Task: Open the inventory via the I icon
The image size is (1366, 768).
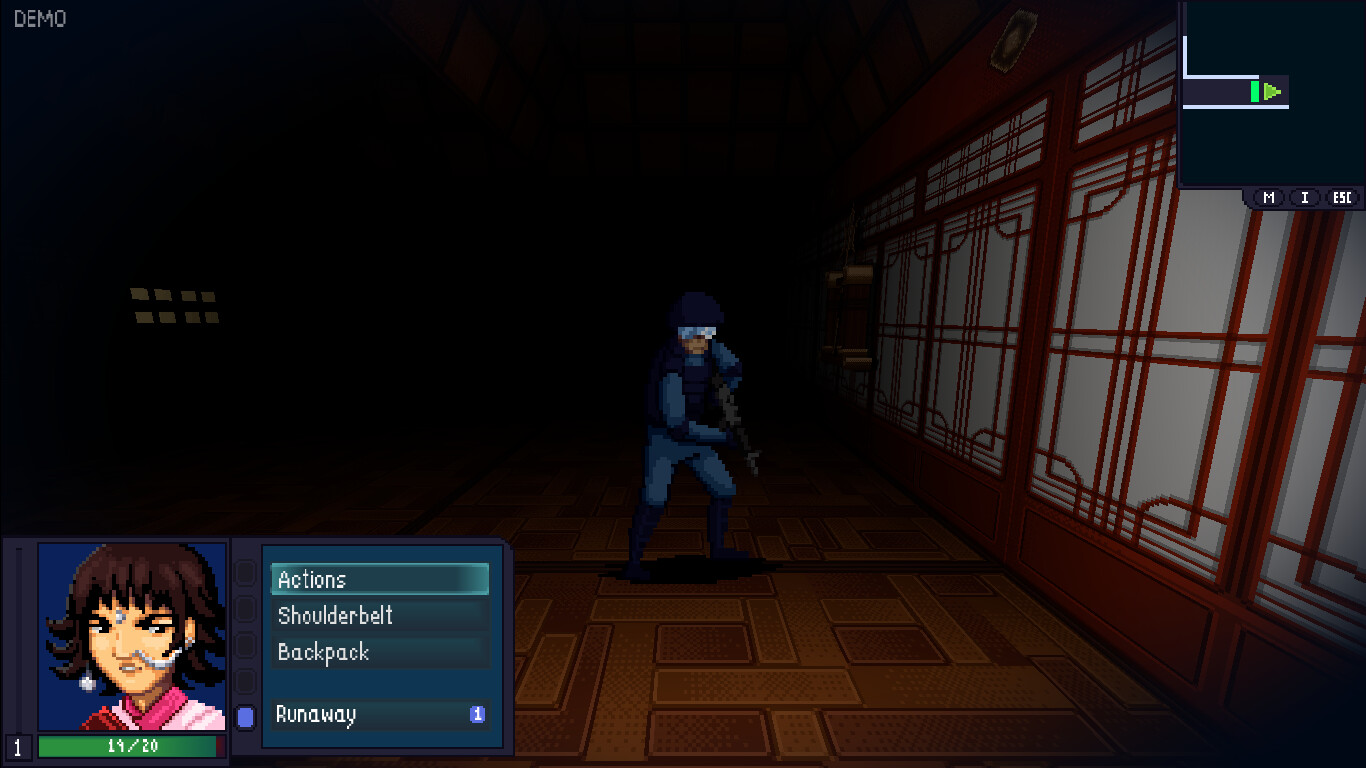Action: pos(1303,197)
